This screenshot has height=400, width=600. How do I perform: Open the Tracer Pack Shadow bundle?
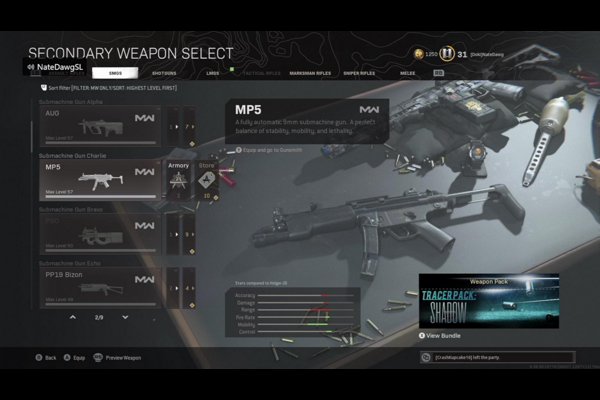click(x=475, y=302)
